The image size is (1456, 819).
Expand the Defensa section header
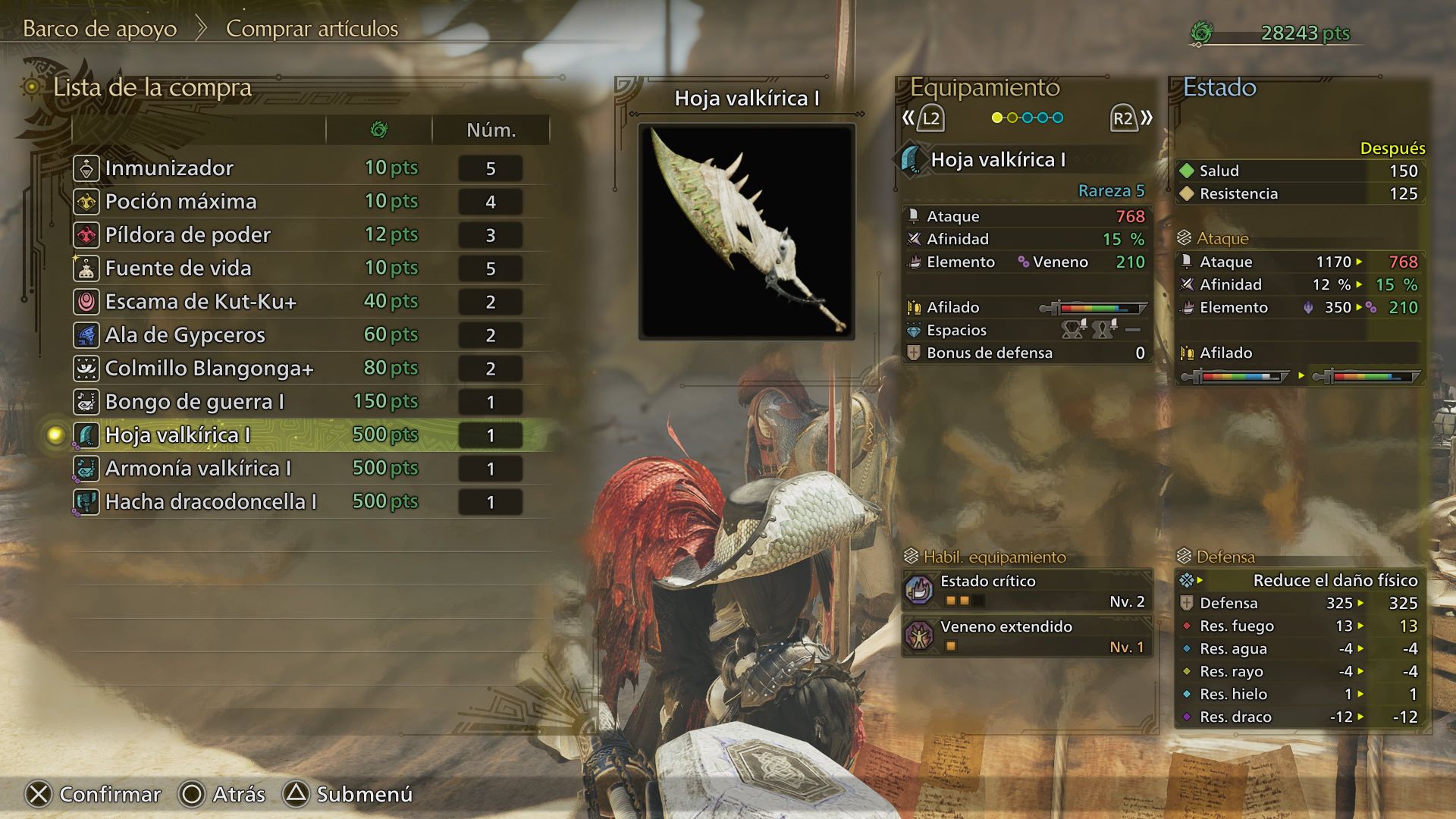click(1221, 557)
